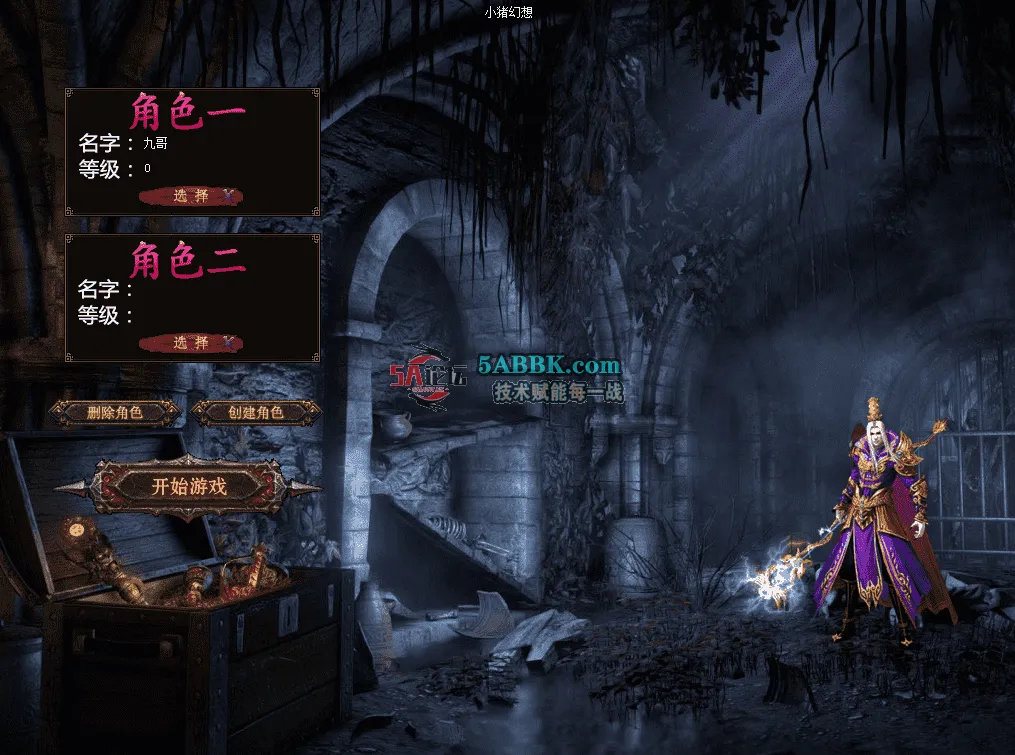The height and width of the screenshot is (755, 1015).
Task: Choose character two using its 选择 button
Action: 191,343
